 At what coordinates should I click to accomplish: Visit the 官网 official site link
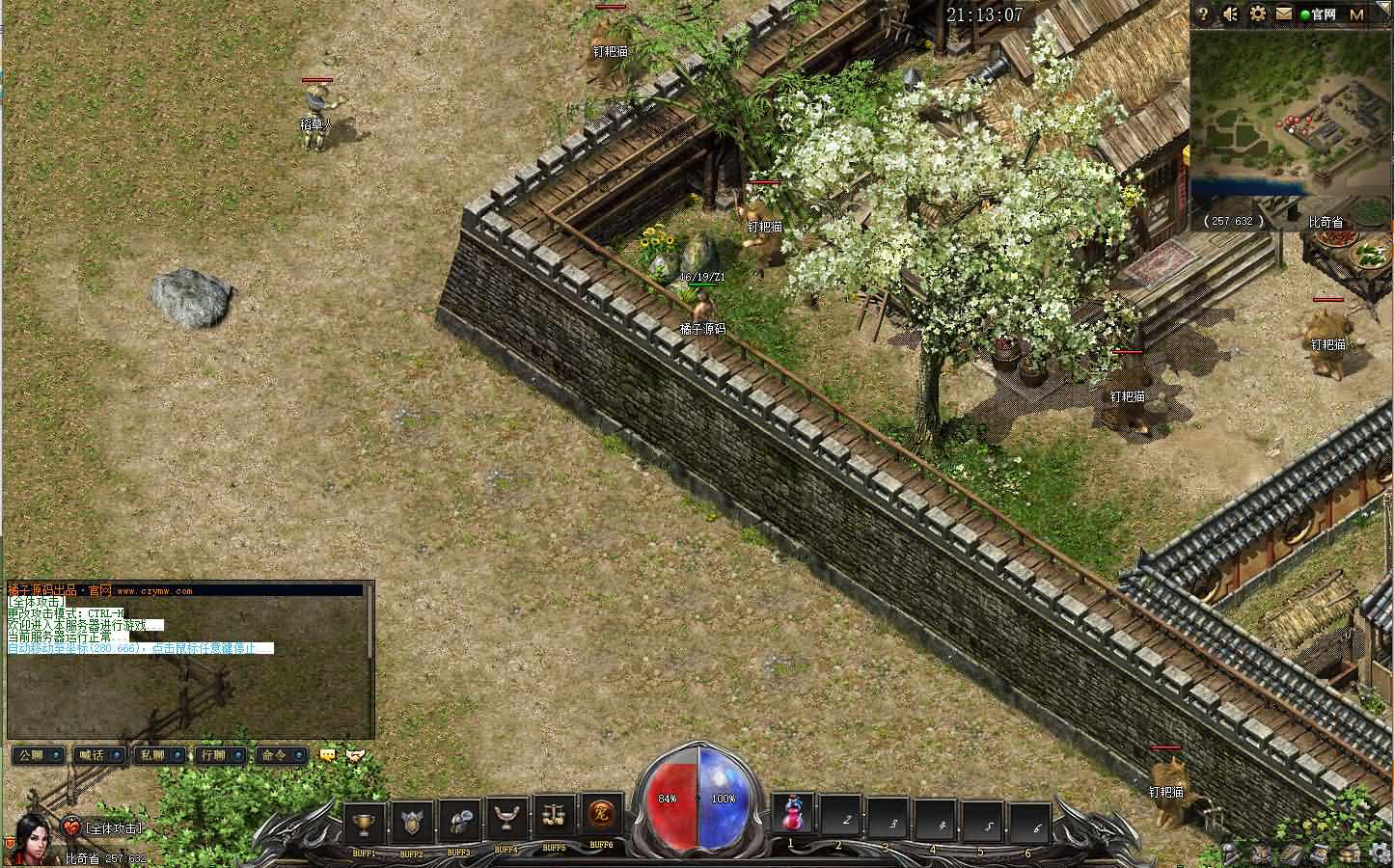click(1318, 14)
